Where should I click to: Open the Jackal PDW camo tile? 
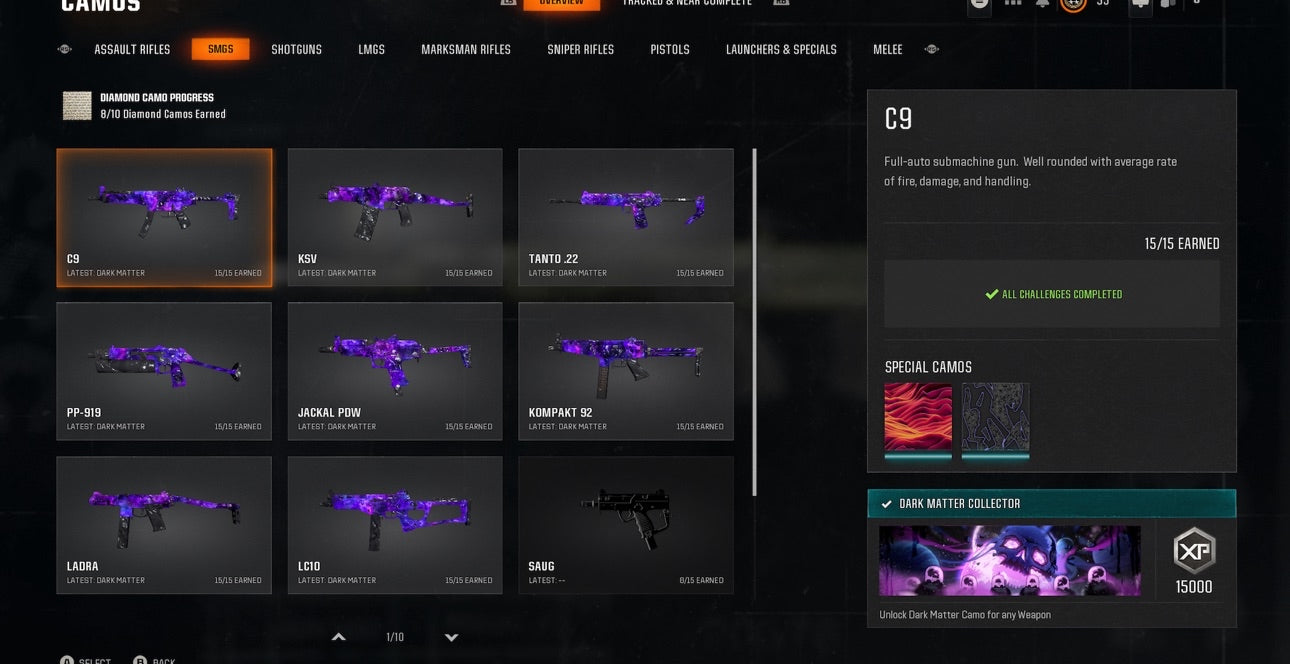pyautogui.click(x=395, y=371)
